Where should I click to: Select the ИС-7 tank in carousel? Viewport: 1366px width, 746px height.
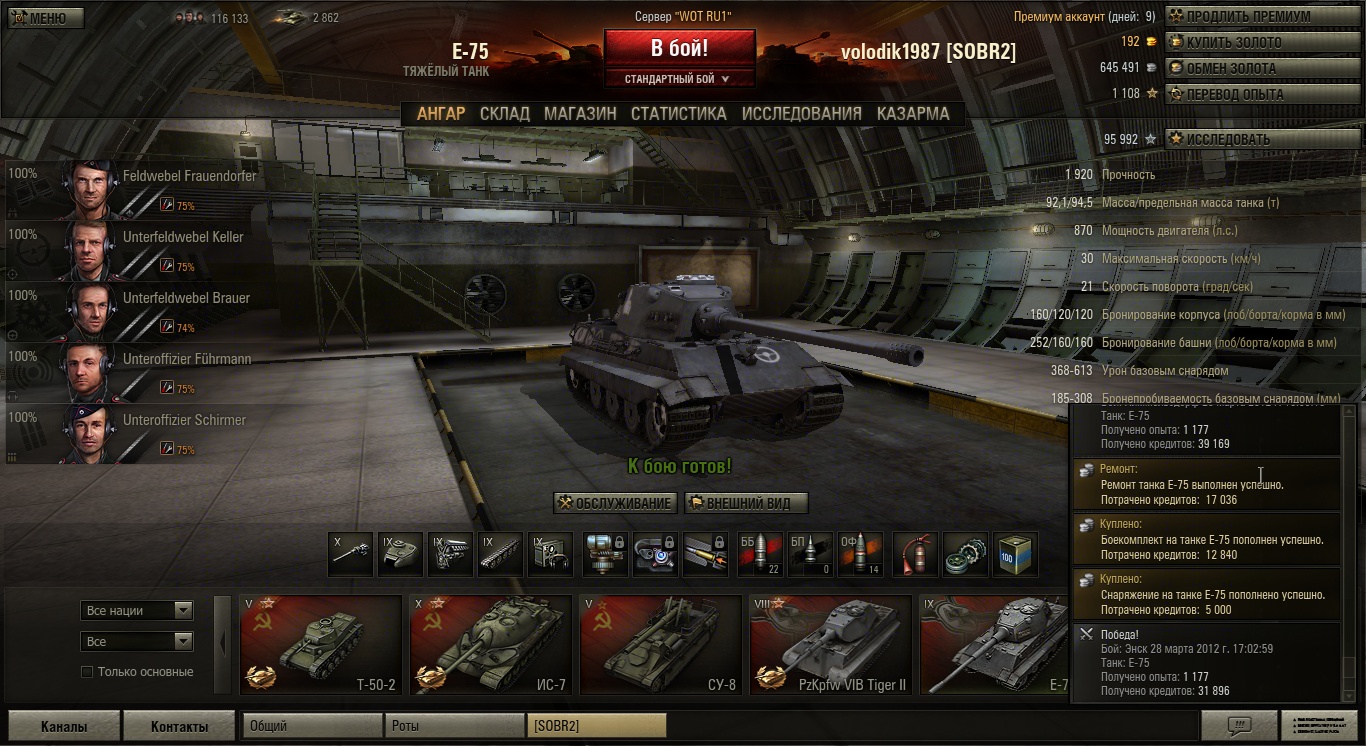point(490,645)
